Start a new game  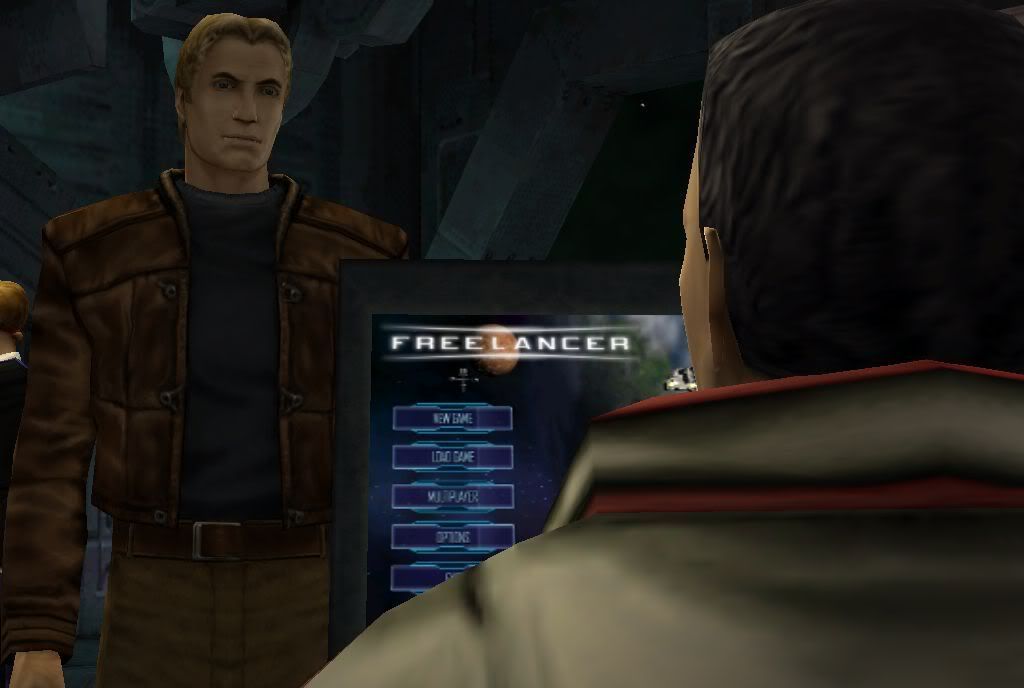coord(453,418)
